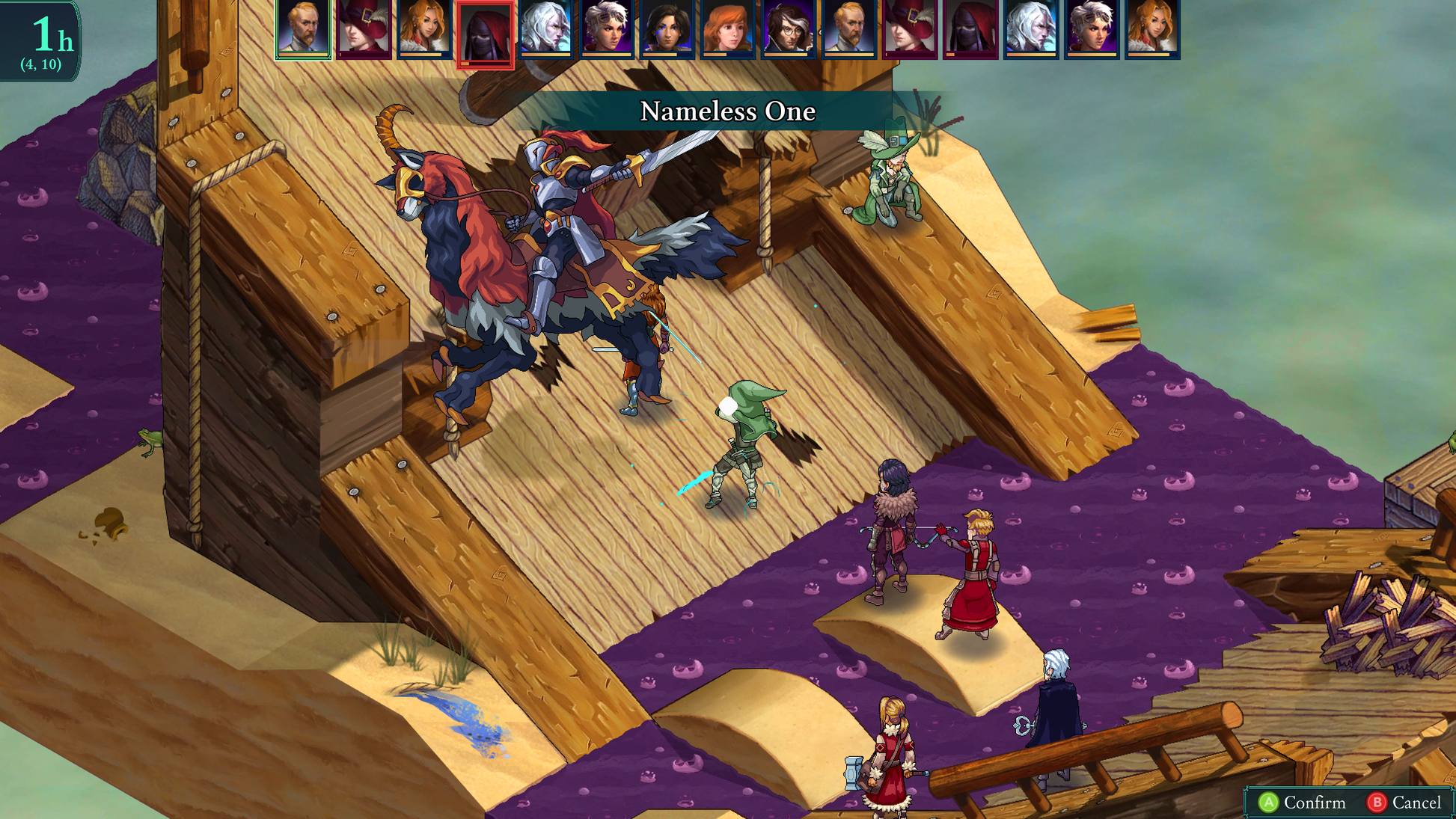1456x819 pixels.
Task: Pick the portrait of the man wearing glasses
Action: tap(788, 28)
